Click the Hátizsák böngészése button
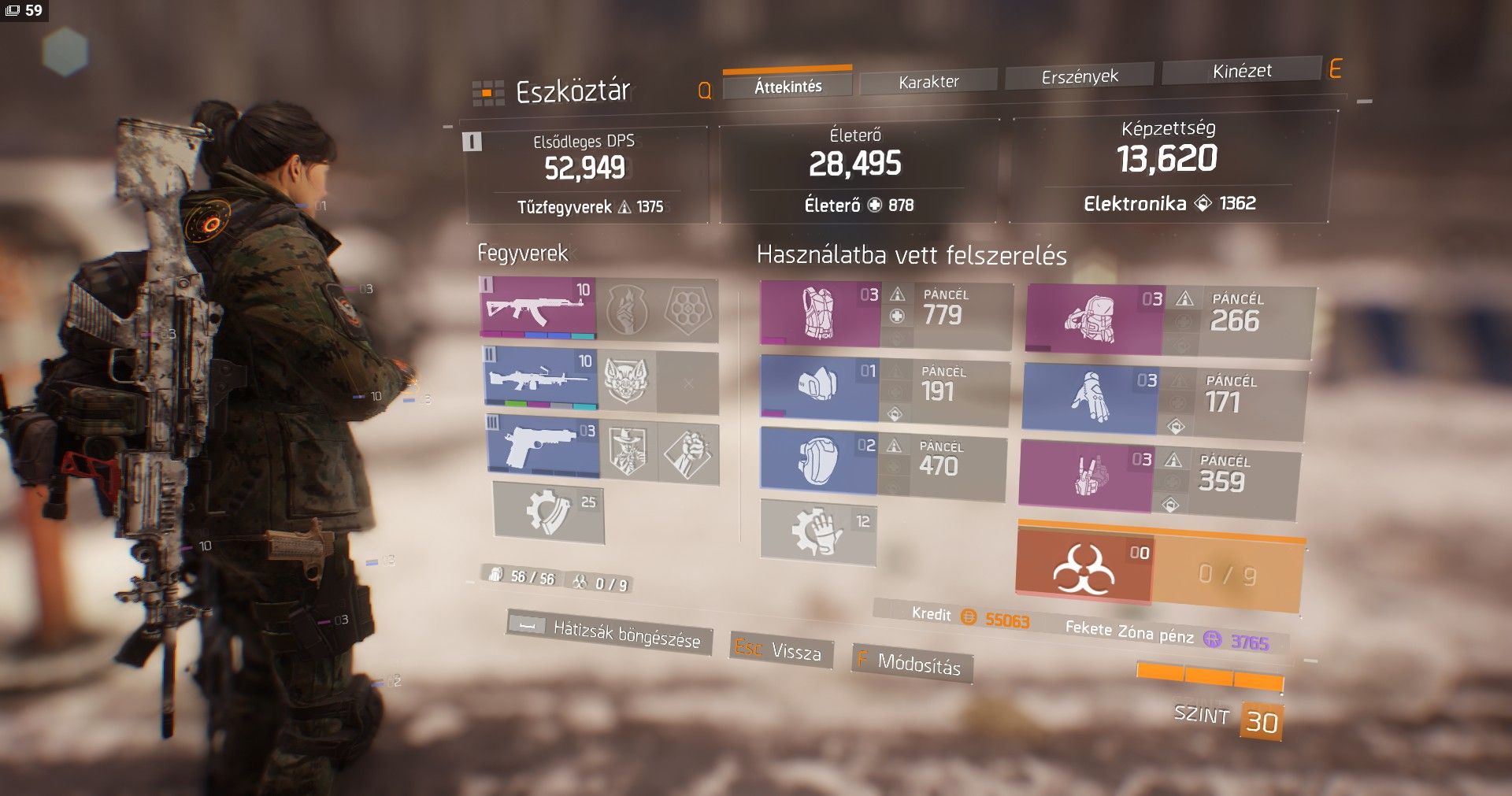Viewport: 1512px width, 796px height. tap(610, 631)
